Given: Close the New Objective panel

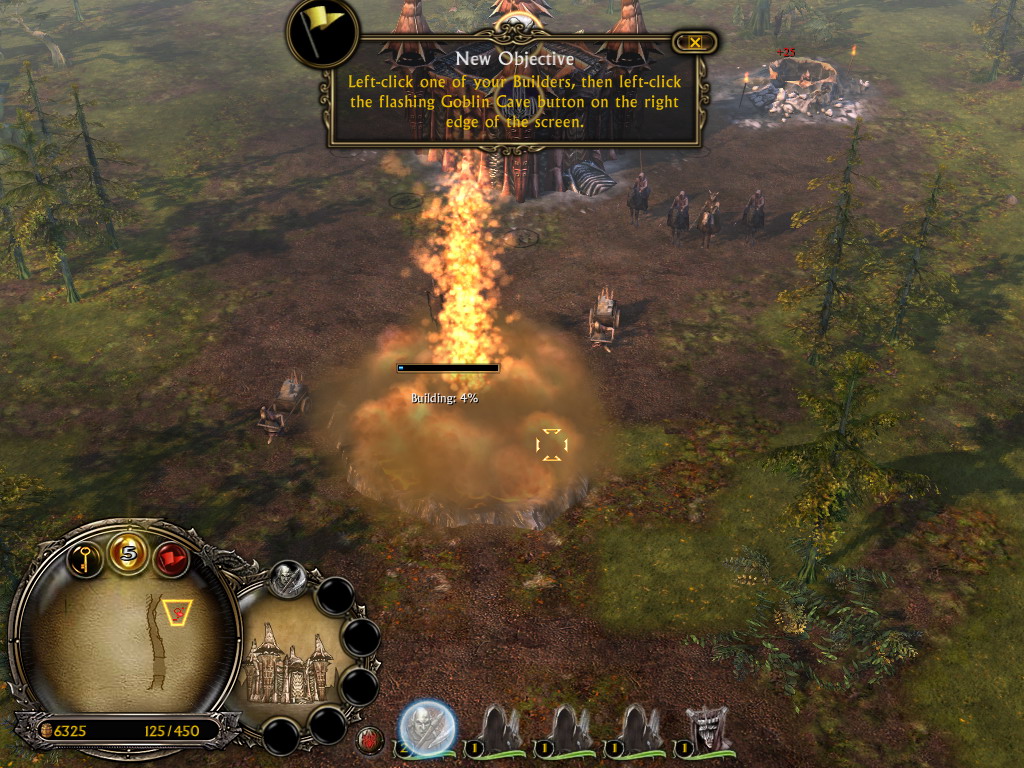Looking at the screenshot, I should (x=694, y=42).
